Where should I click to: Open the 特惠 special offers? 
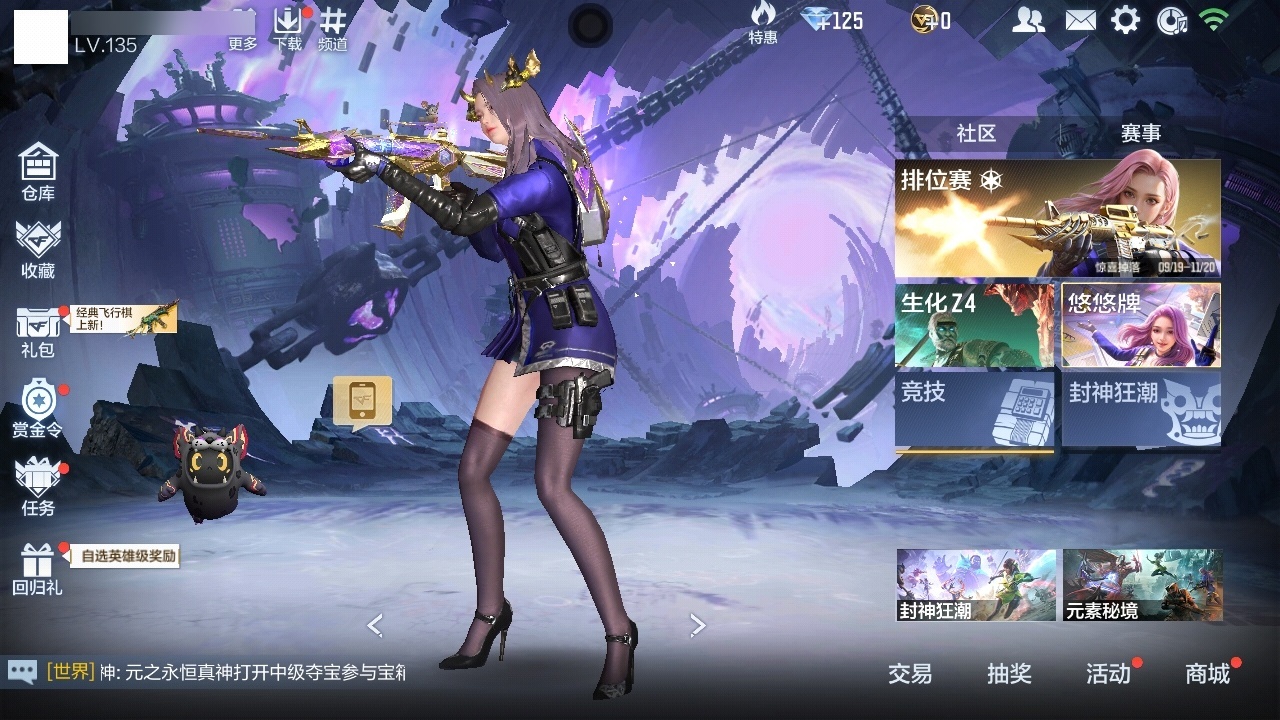pyautogui.click(x=763, y=22)
